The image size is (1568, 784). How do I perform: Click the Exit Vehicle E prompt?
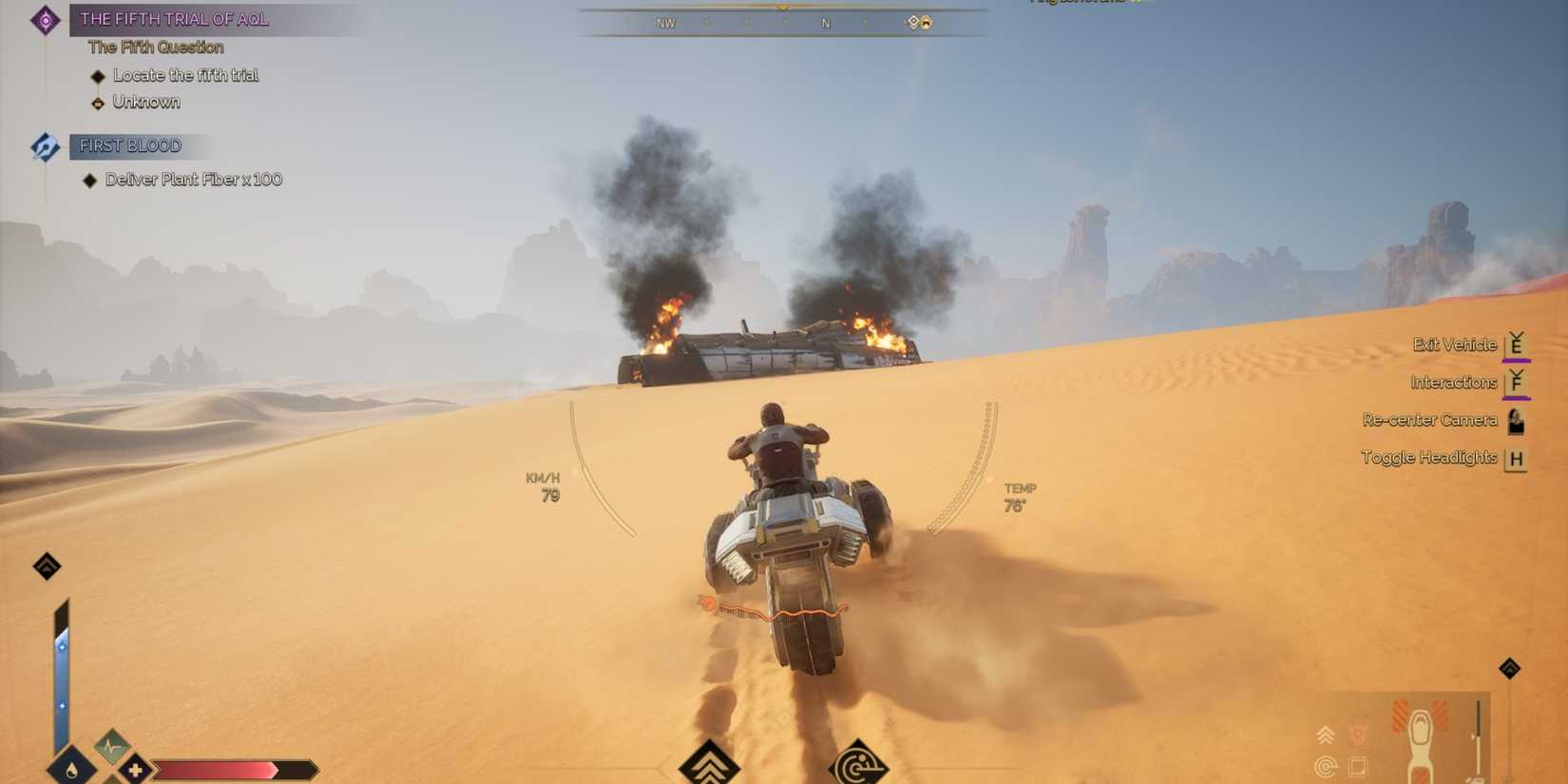pyautogui.click(x=1517, y=344)
